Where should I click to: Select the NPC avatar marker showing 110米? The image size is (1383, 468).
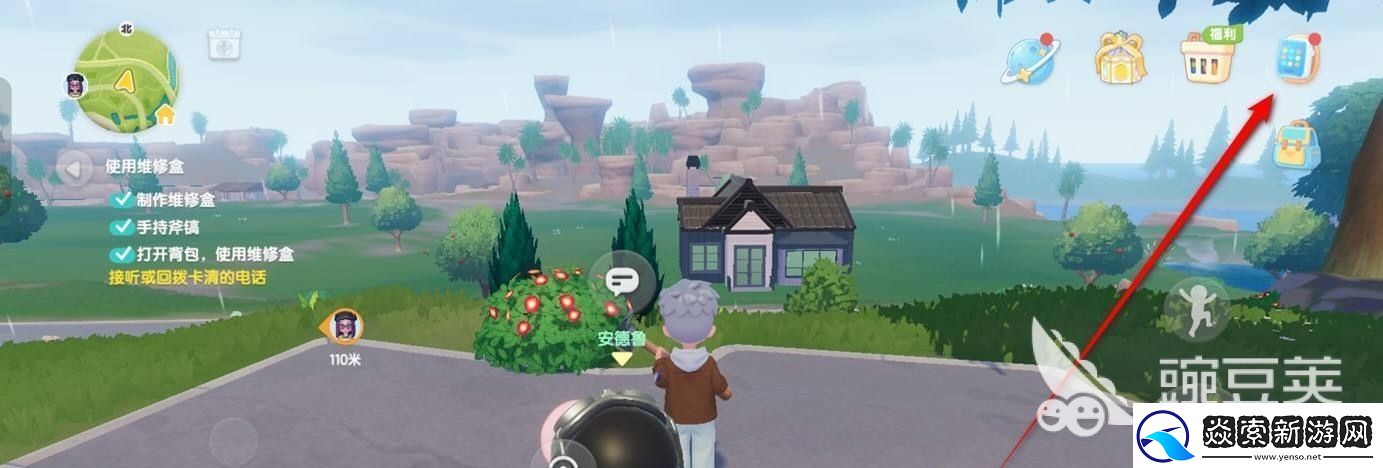(x=346, y=327)
